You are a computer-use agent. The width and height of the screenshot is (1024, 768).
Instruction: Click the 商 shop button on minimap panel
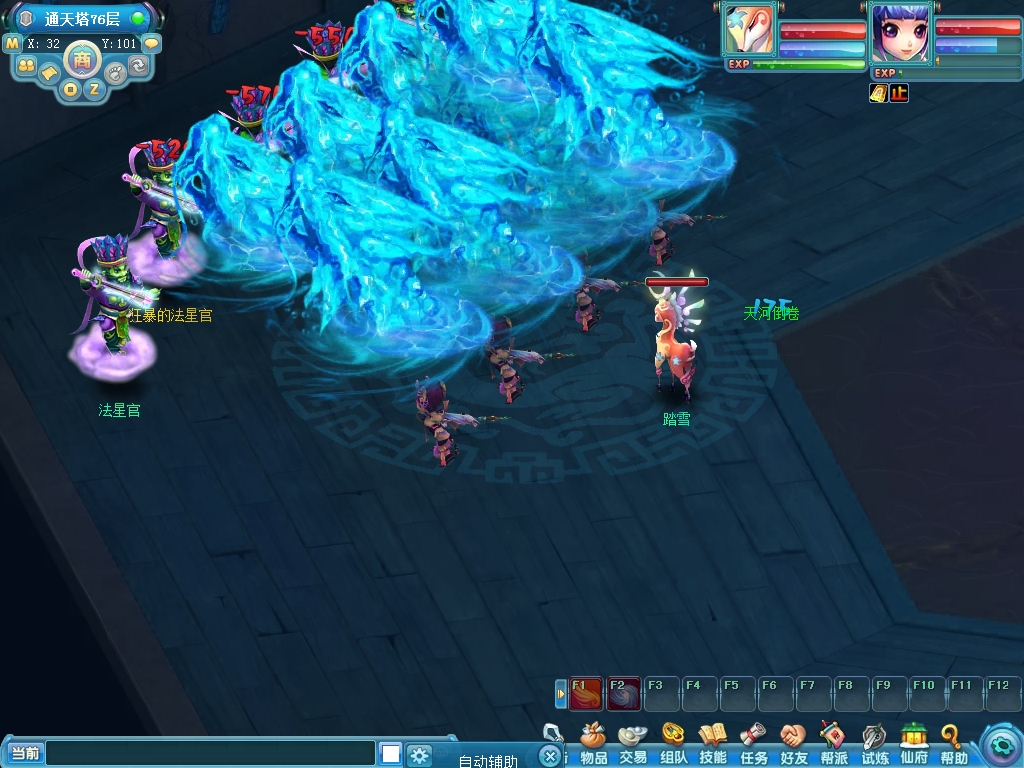click(82, 60)
